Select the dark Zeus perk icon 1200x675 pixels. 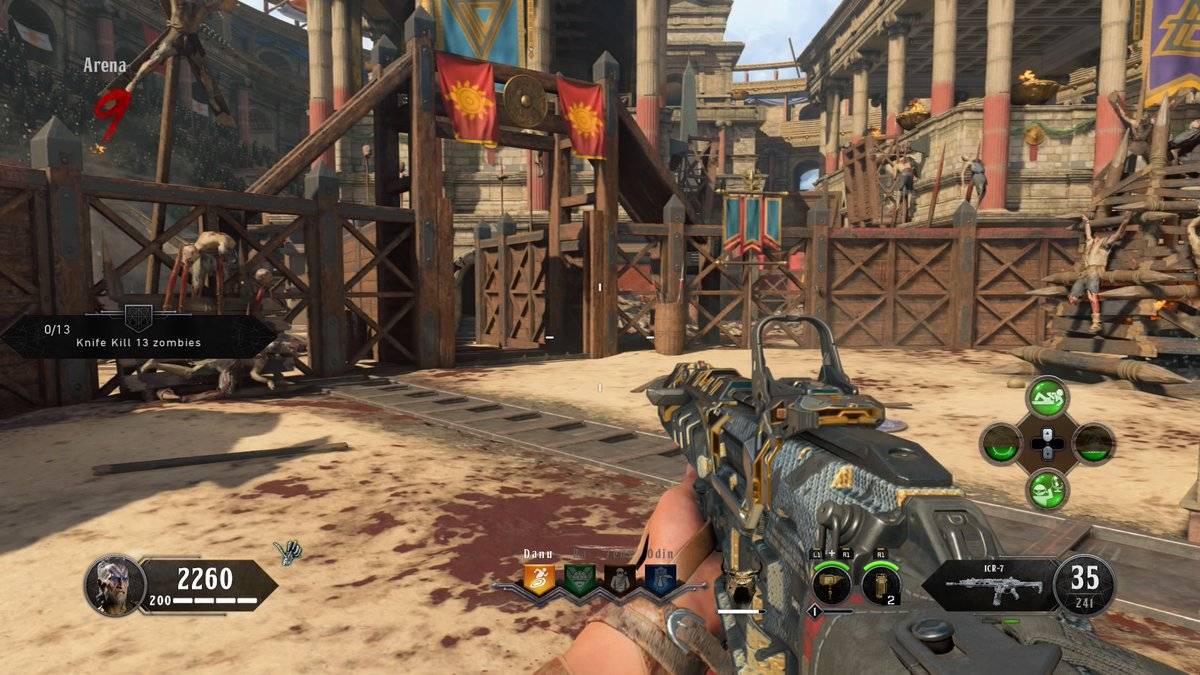620,579
